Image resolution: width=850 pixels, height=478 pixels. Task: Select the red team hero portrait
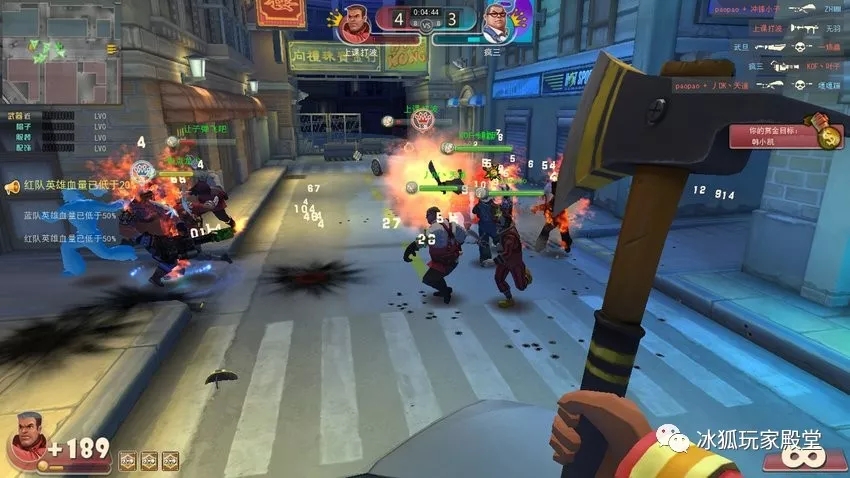click(356, 20)
